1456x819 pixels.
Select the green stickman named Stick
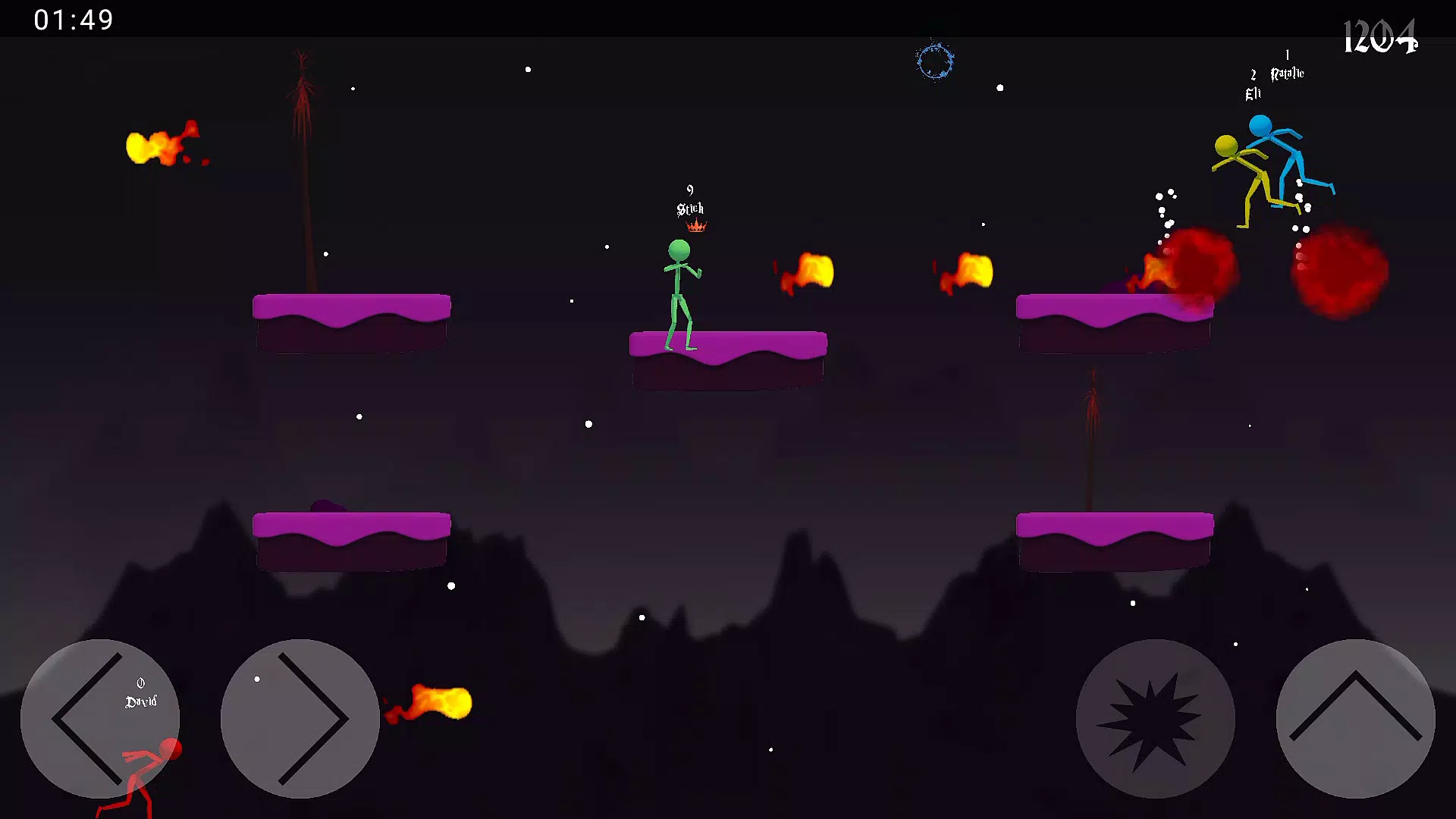679,288
